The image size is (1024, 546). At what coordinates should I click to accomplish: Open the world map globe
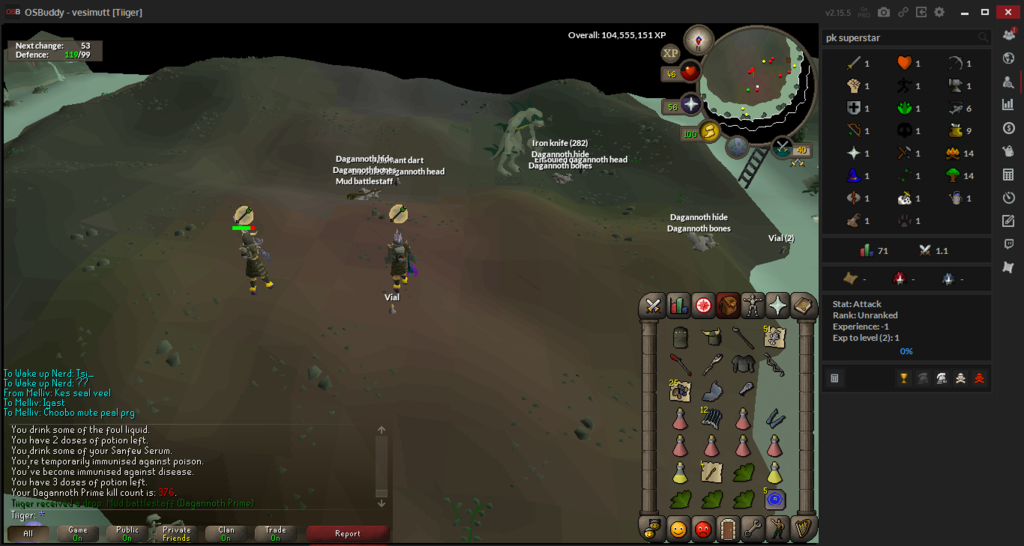[782, 149]
